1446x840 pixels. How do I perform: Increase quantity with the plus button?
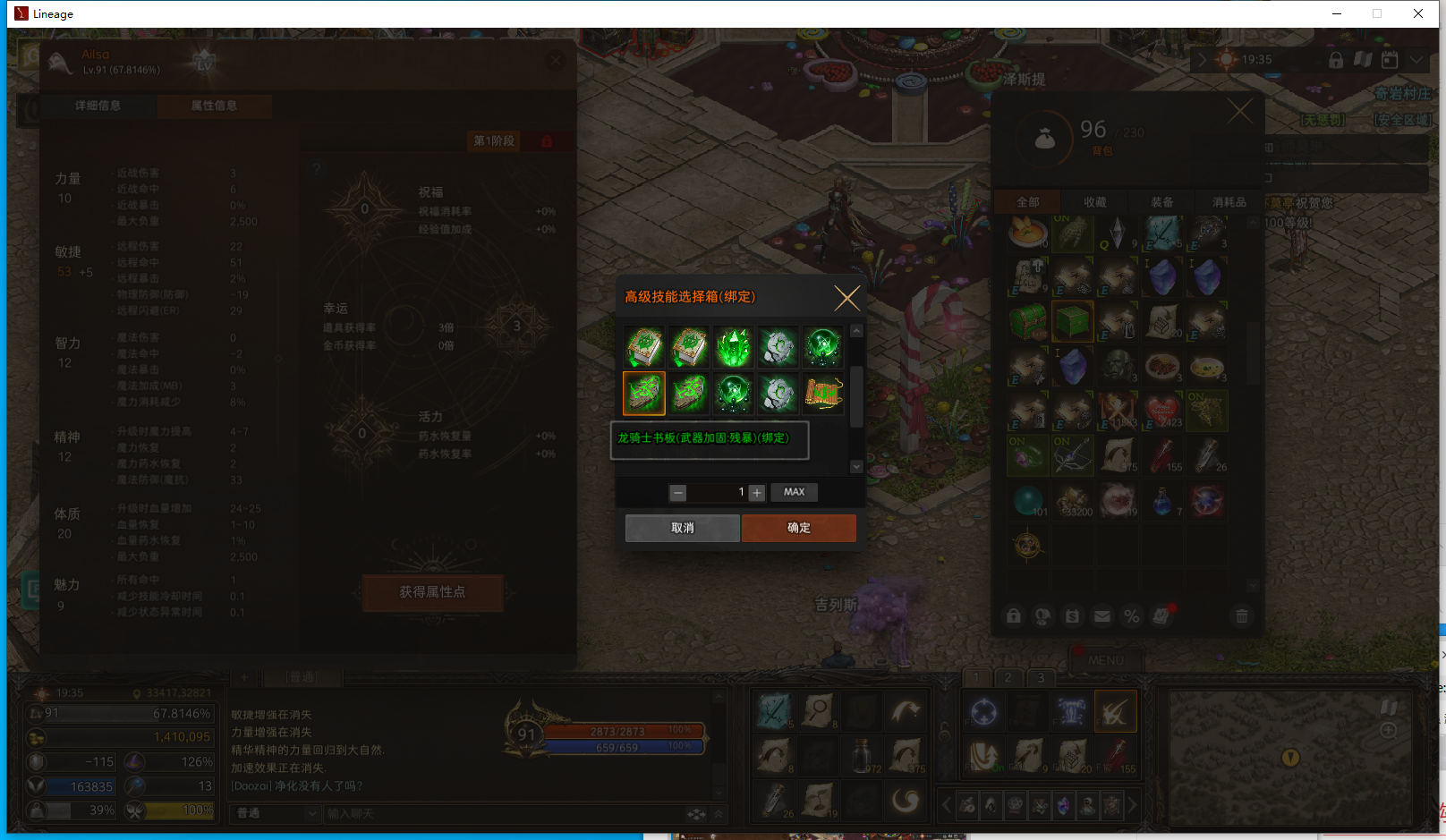point(757,493)
